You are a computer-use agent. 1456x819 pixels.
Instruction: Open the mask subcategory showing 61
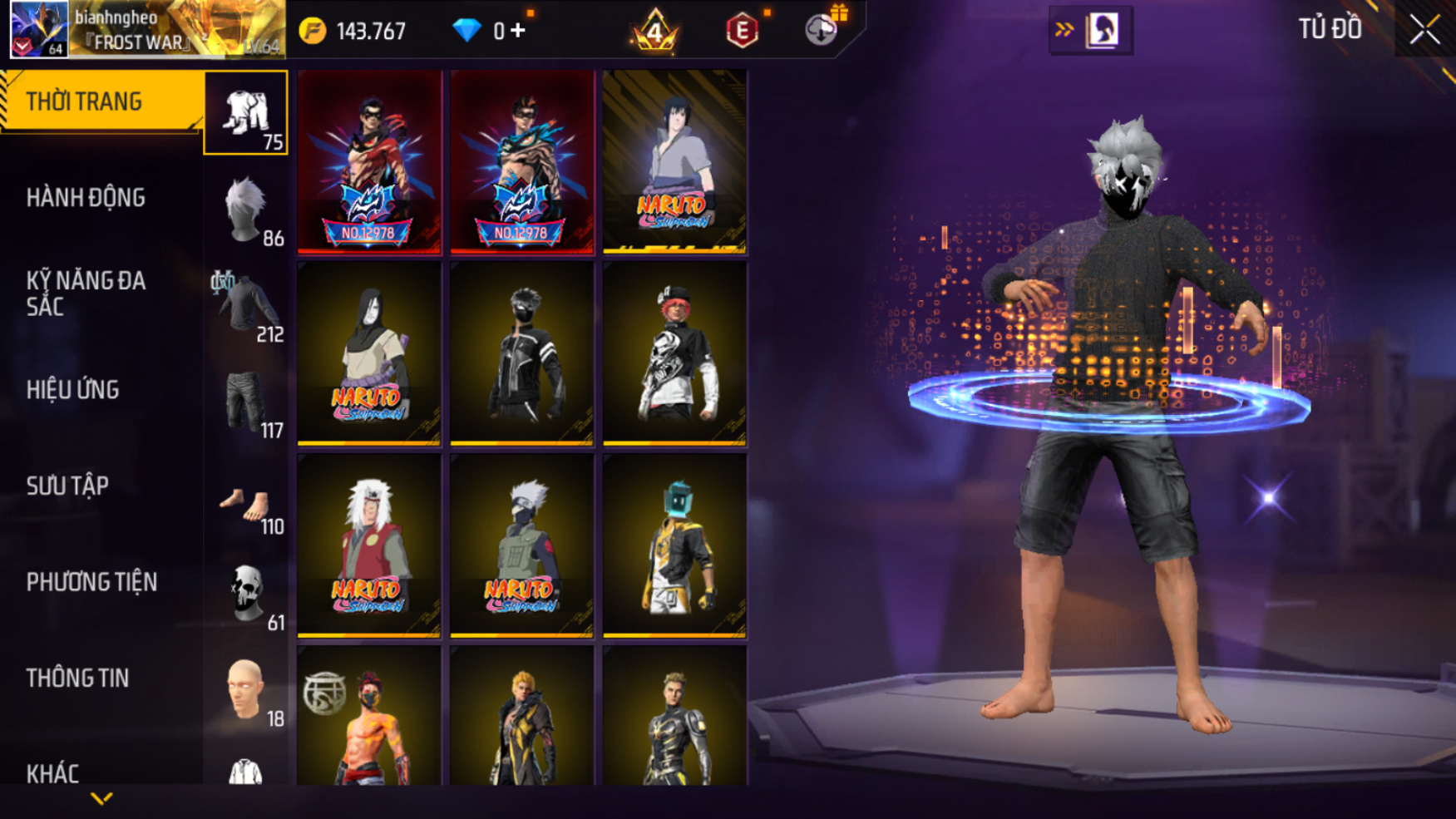(246, 595)
